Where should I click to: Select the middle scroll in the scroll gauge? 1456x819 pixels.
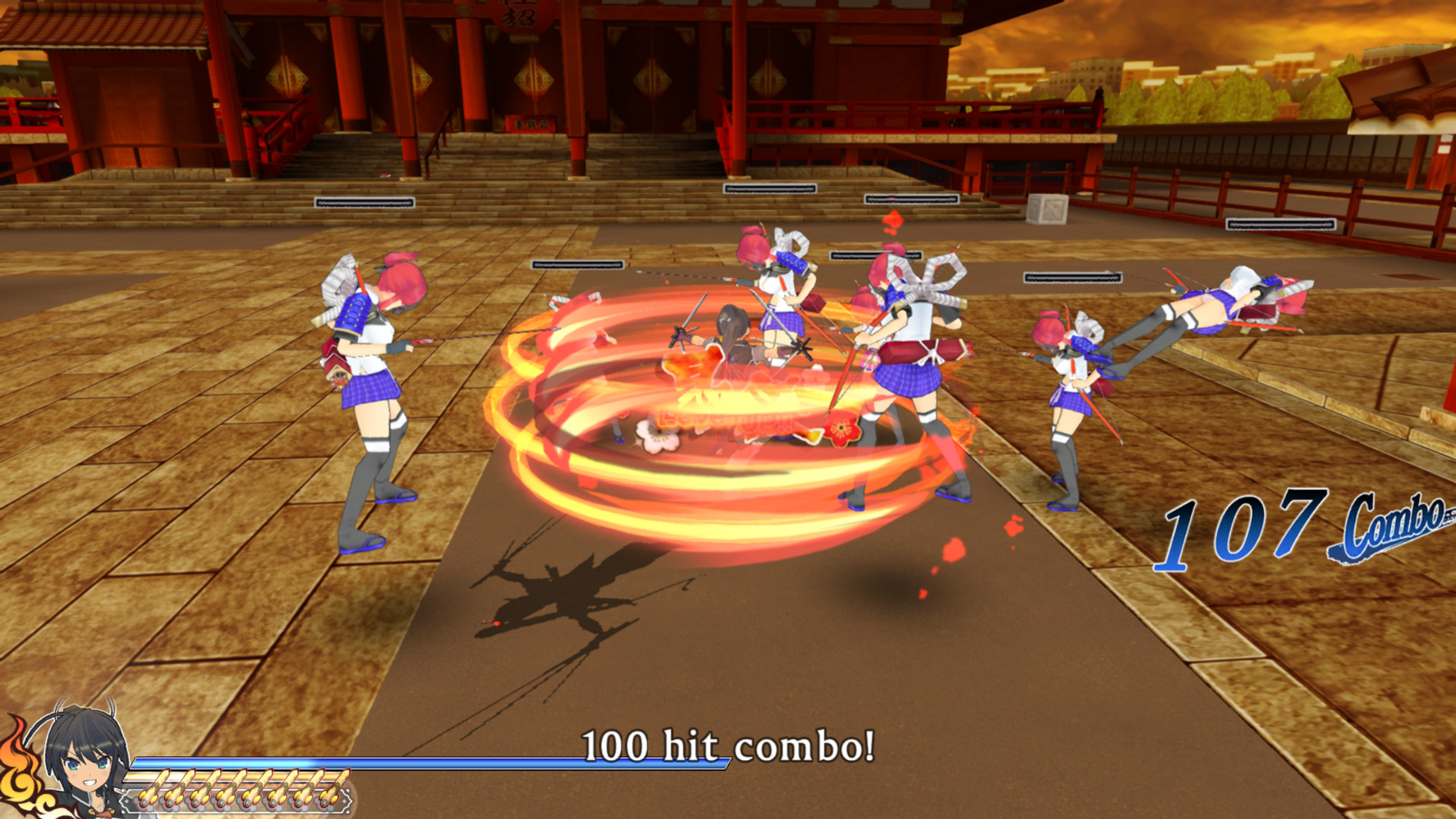click(x=242, y=789)
